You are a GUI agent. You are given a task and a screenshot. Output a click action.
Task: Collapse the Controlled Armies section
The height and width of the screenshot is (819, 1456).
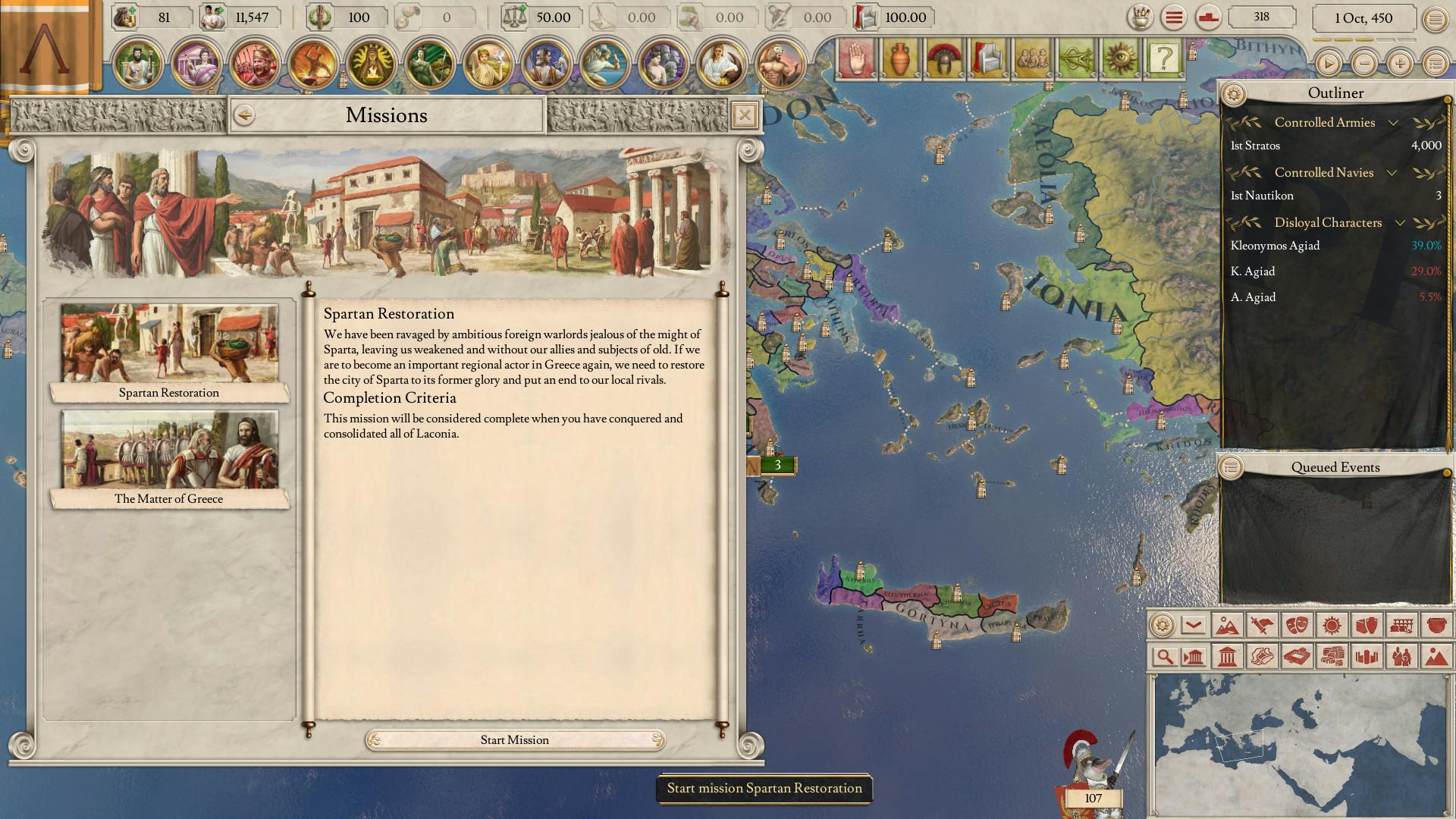1393,122
